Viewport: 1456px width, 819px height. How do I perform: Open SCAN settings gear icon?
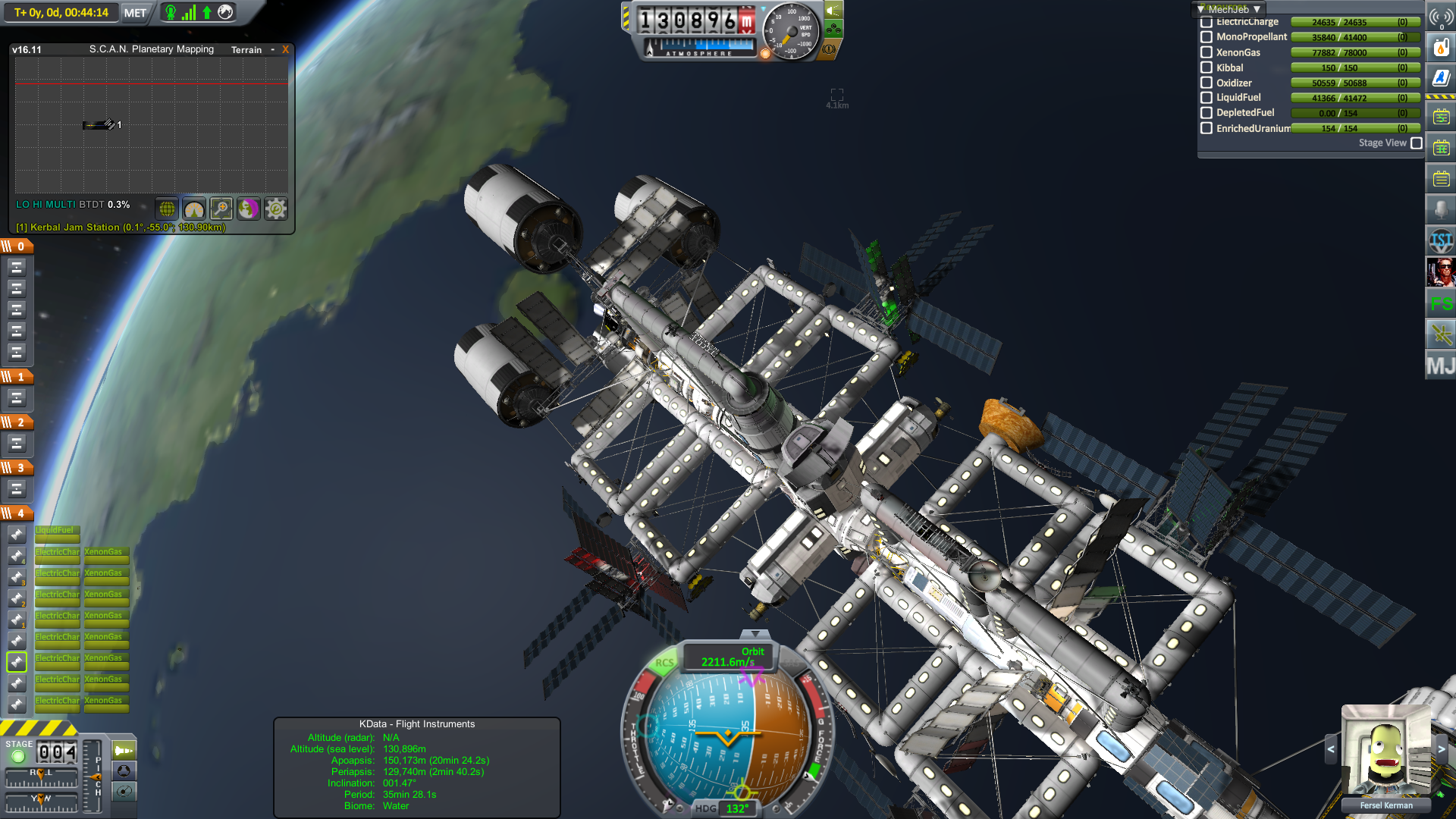[x=276, y=209]
